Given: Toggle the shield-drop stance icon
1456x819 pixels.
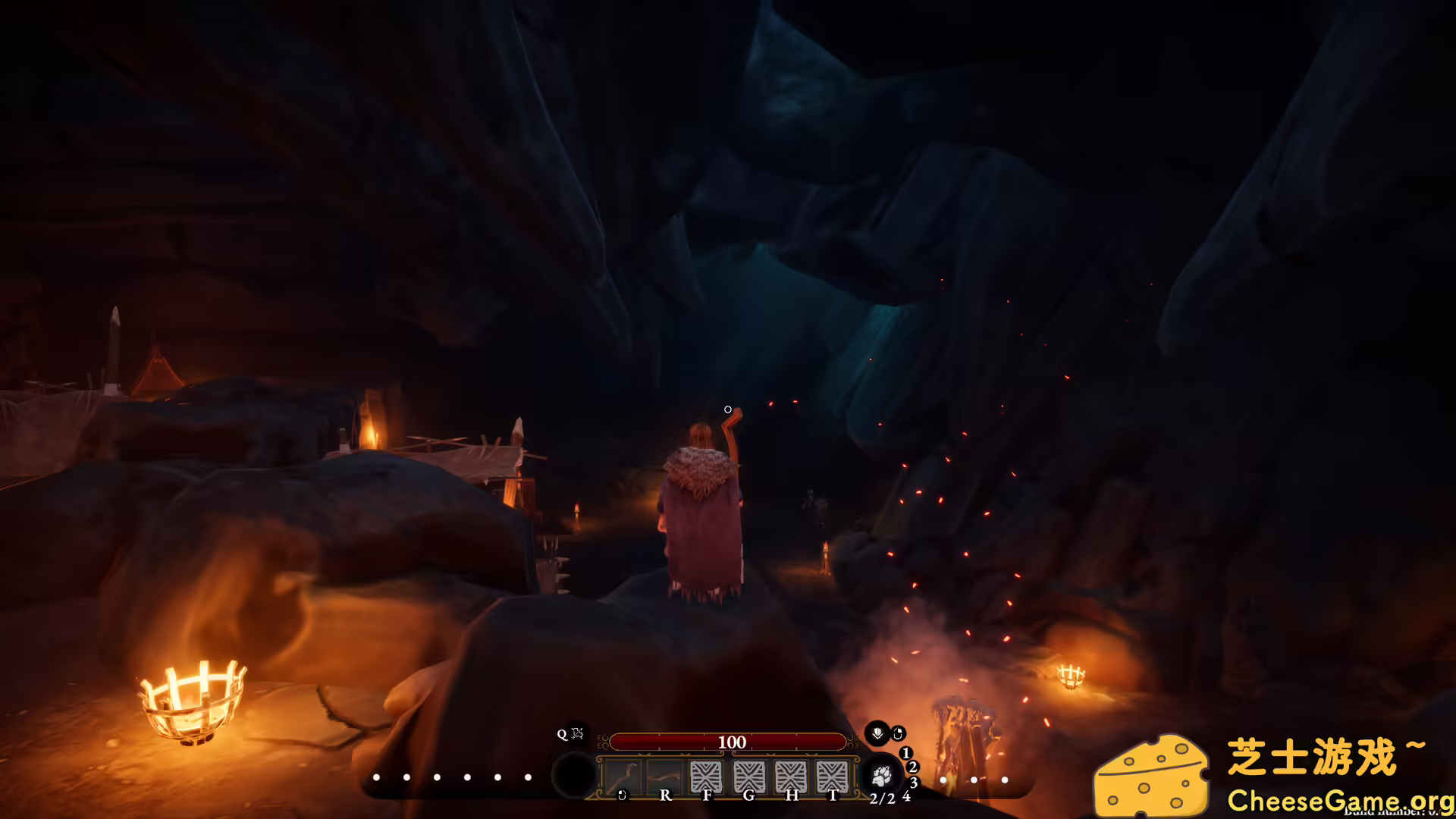Looking at the screenshot, I should (877, 735).
